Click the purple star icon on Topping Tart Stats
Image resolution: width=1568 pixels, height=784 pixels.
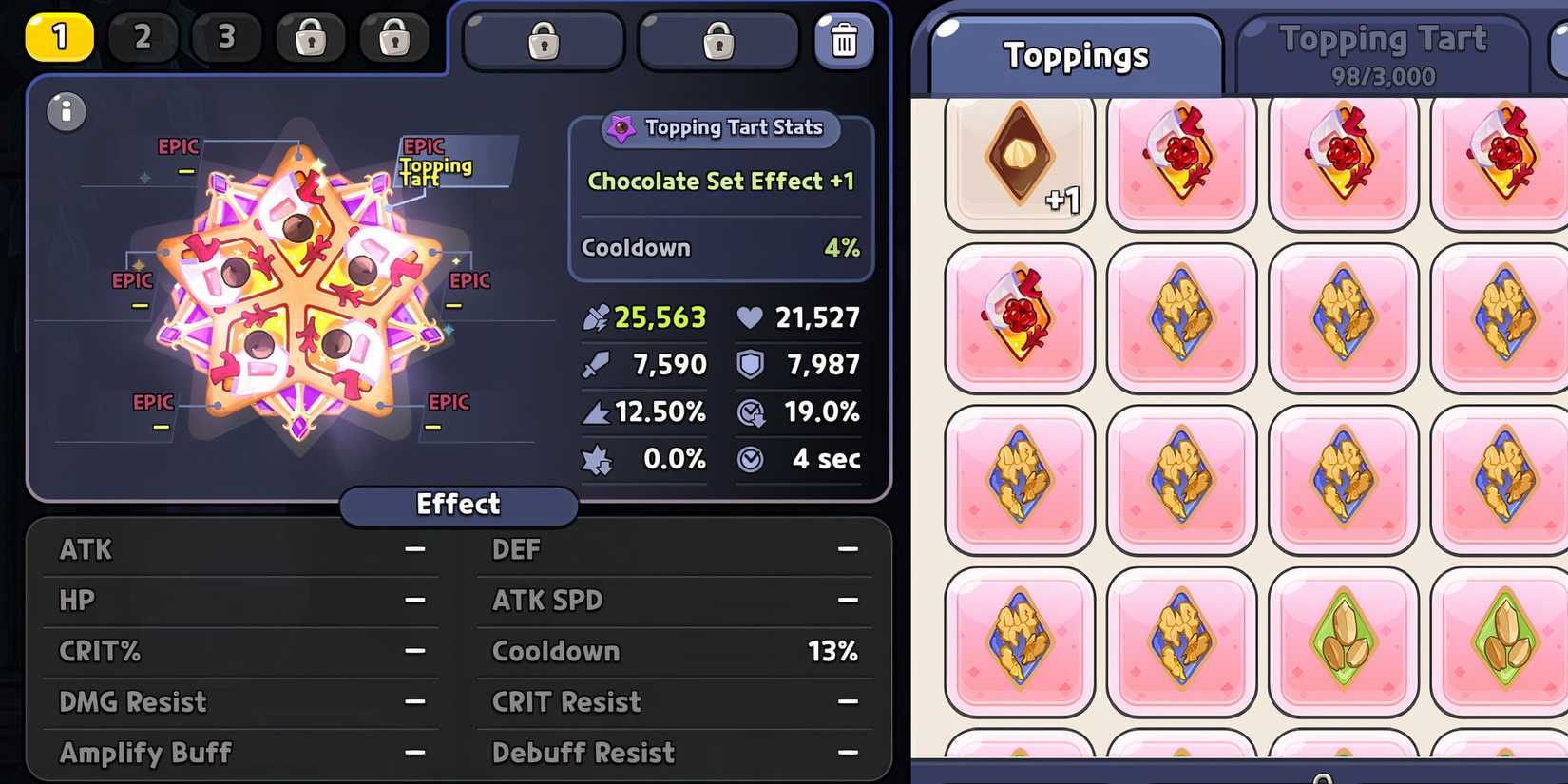pyautogui.click(x=623, y=126)
